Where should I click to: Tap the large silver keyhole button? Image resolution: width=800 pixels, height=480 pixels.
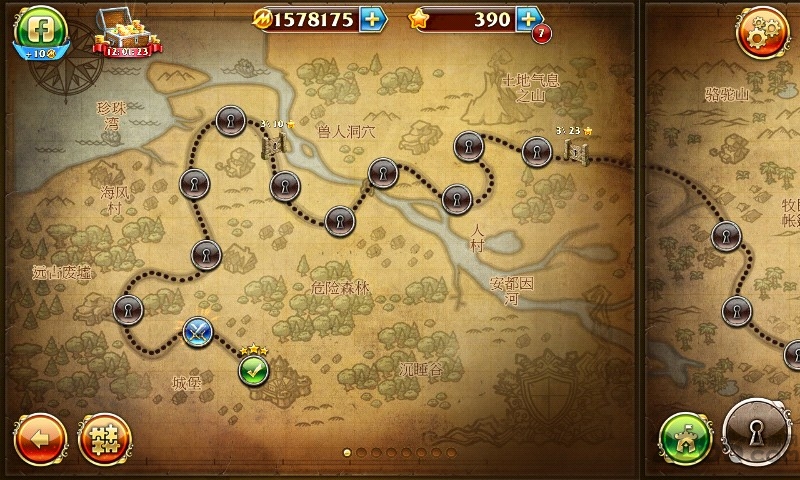(x=758, y=435)
